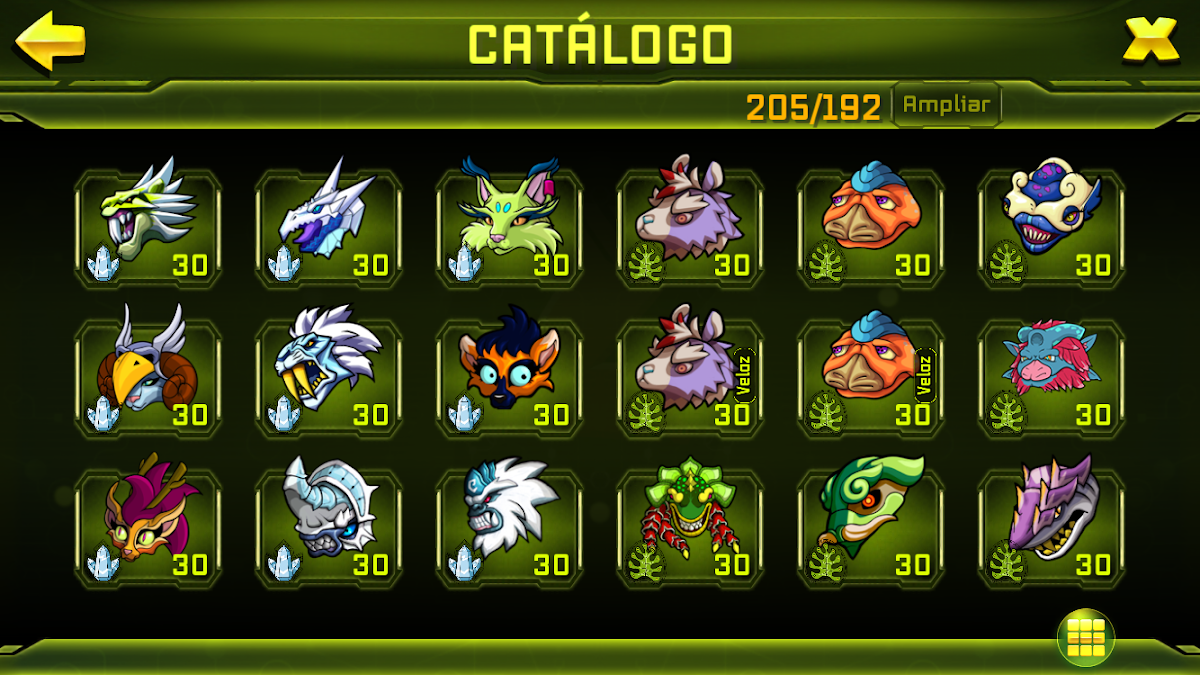Choose the white ice dragon mutant
This screenshot has width=1200, height=675.
click(x=329, y=227)
